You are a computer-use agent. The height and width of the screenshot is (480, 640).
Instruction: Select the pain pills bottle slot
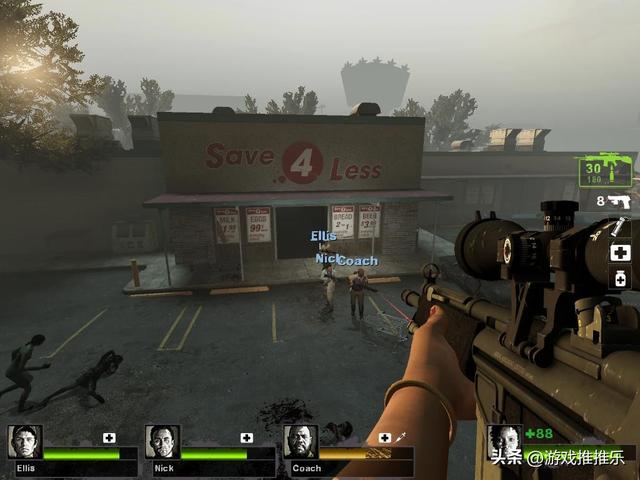(x=620, y=279)
